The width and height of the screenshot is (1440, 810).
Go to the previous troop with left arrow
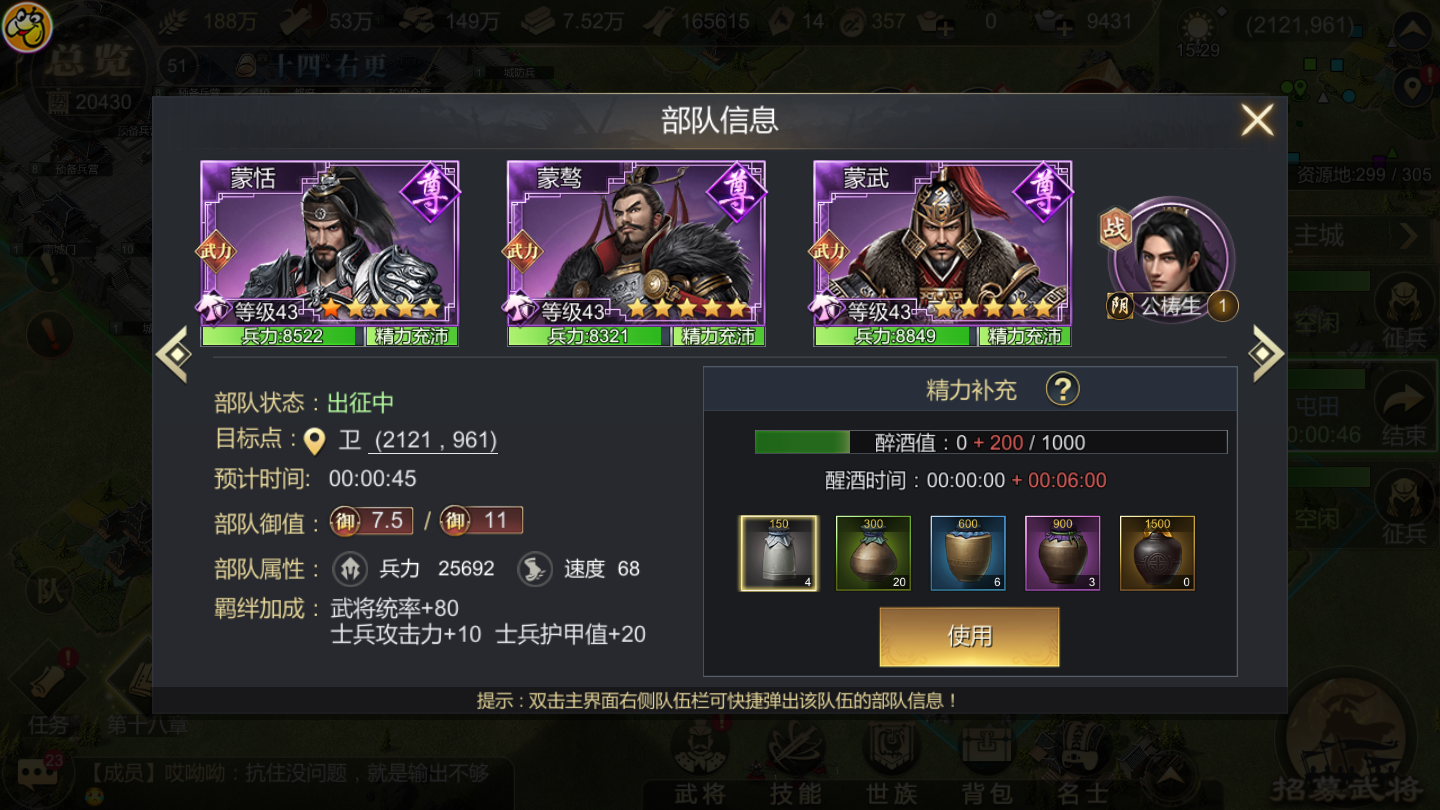click(x=173, y=353)
